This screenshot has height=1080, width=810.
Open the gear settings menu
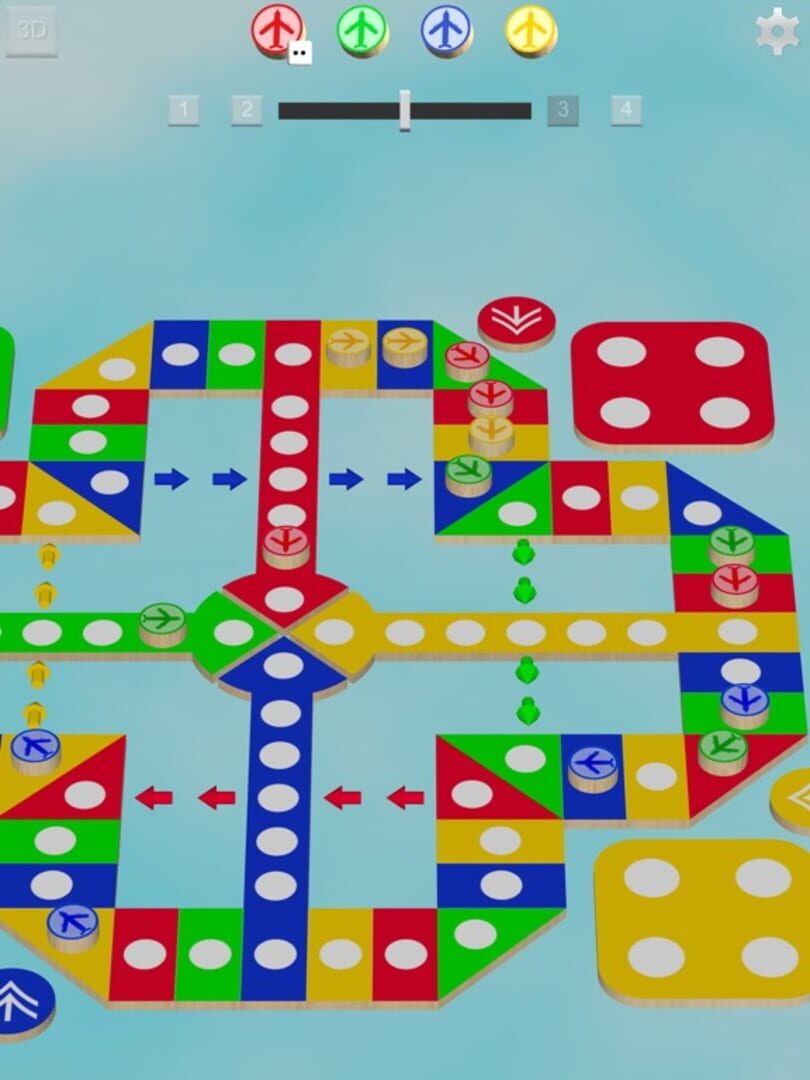778,31
